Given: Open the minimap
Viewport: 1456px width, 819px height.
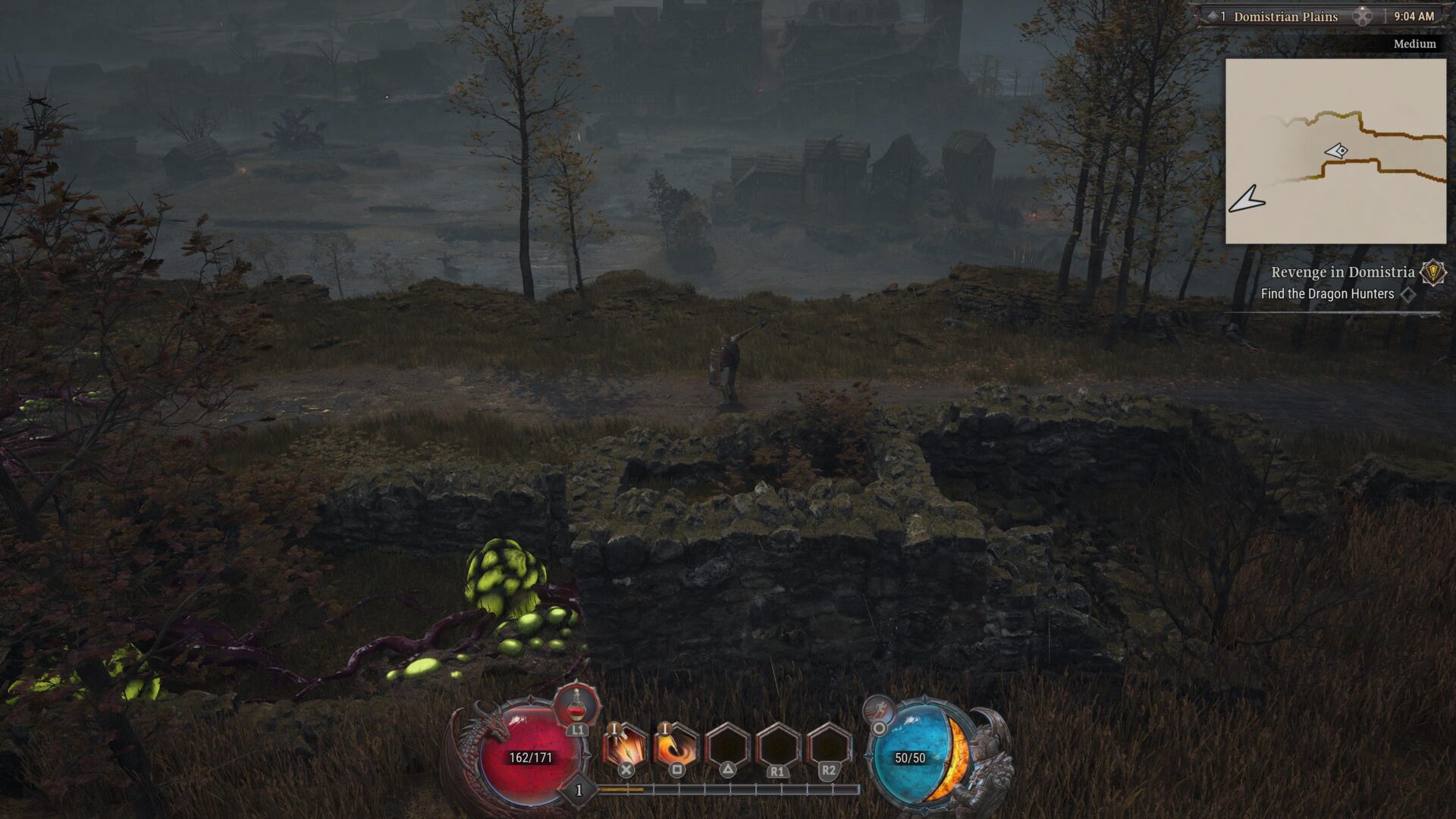Looking at the screenshot, I should [x=1335, y=151].
